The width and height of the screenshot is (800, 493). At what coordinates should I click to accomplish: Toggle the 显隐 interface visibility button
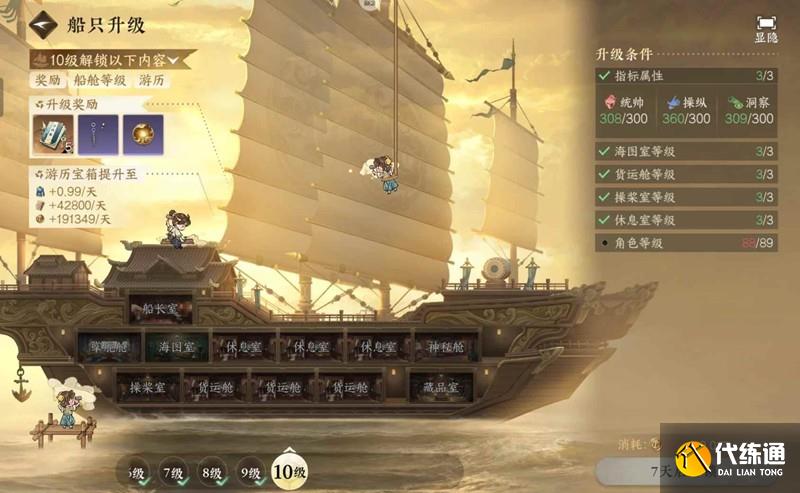coord(766,27)
